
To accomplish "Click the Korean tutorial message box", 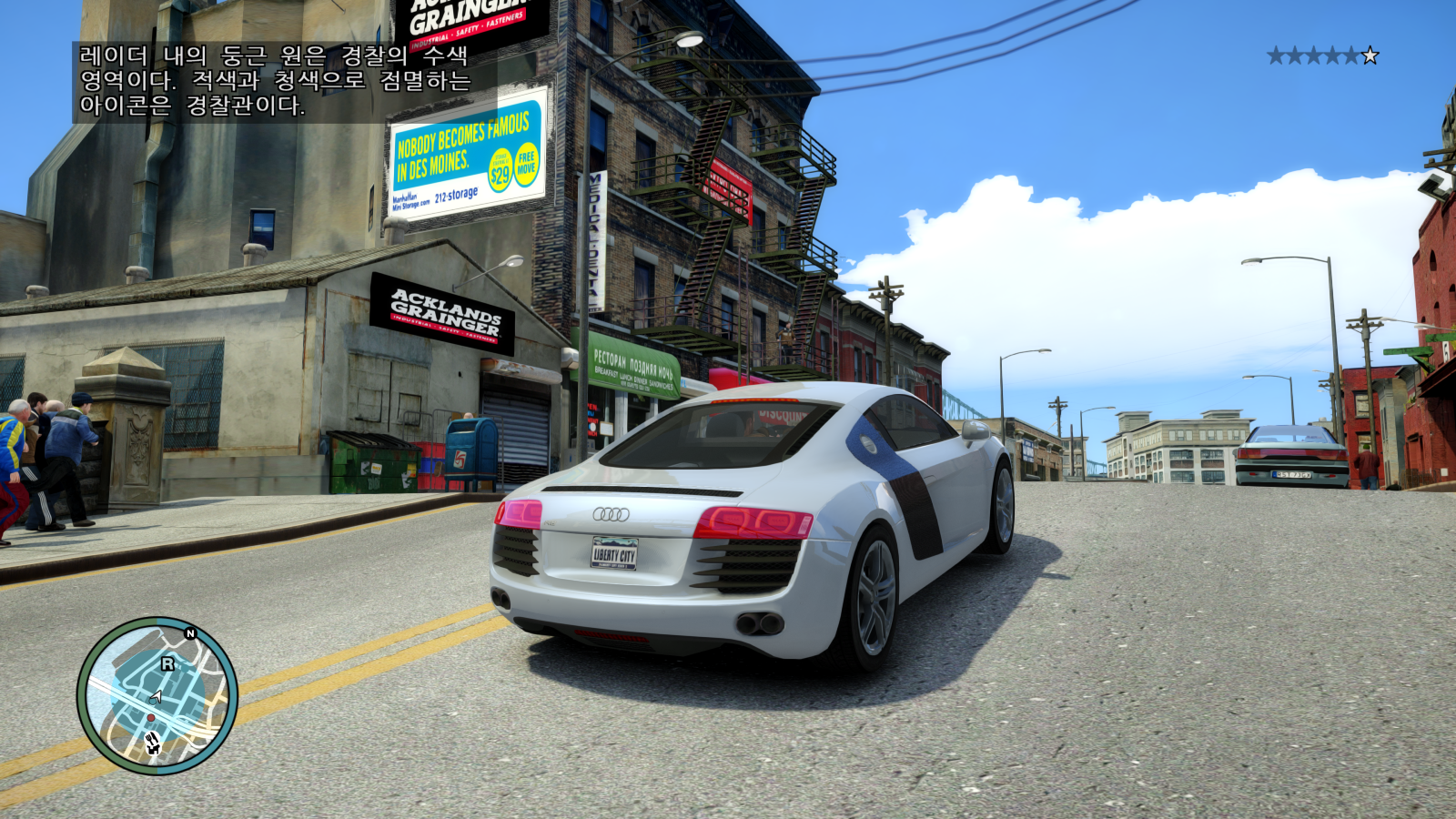I will tap(273, 82).
